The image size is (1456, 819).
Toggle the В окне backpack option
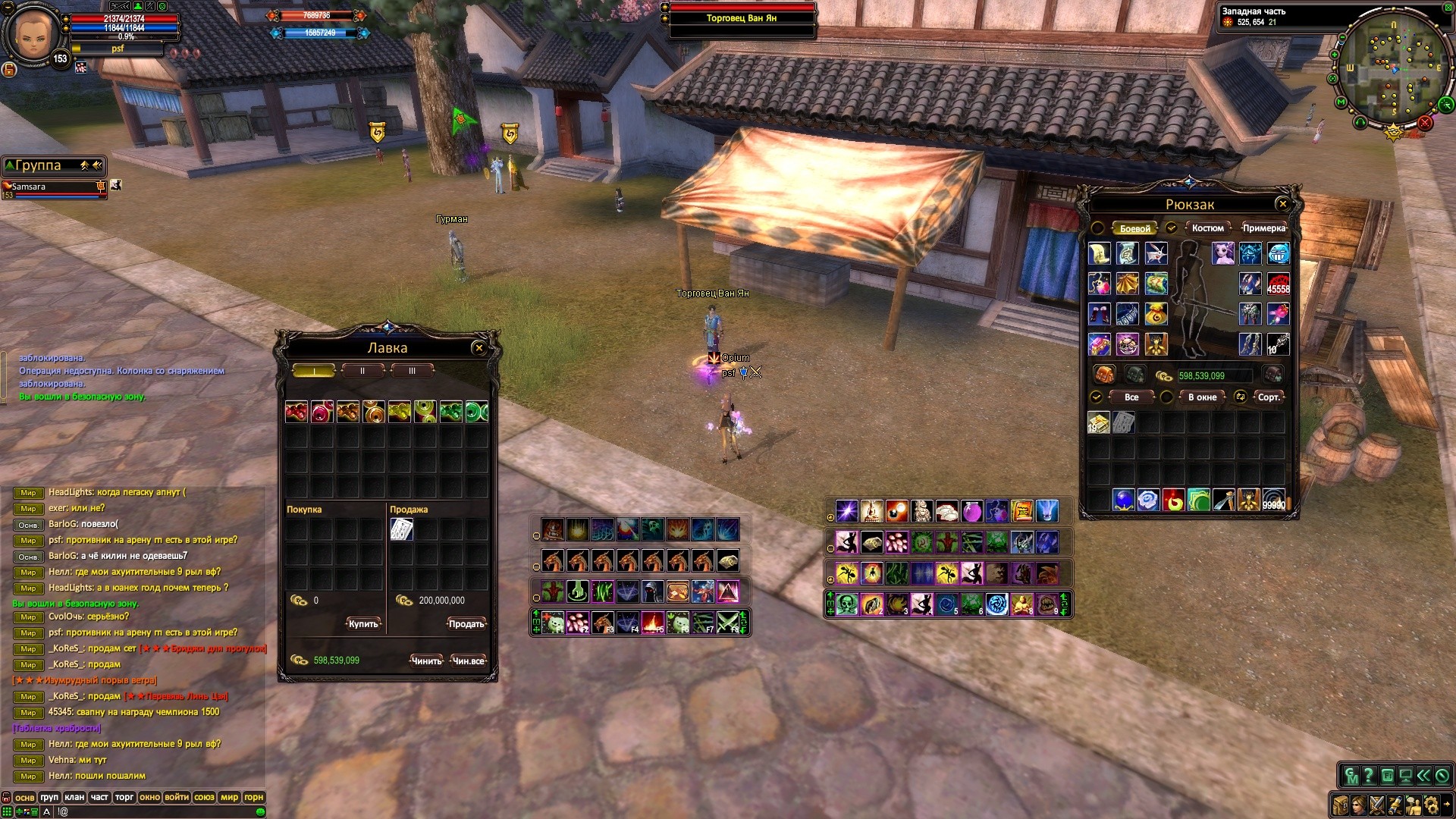[x=1202, y=397]
